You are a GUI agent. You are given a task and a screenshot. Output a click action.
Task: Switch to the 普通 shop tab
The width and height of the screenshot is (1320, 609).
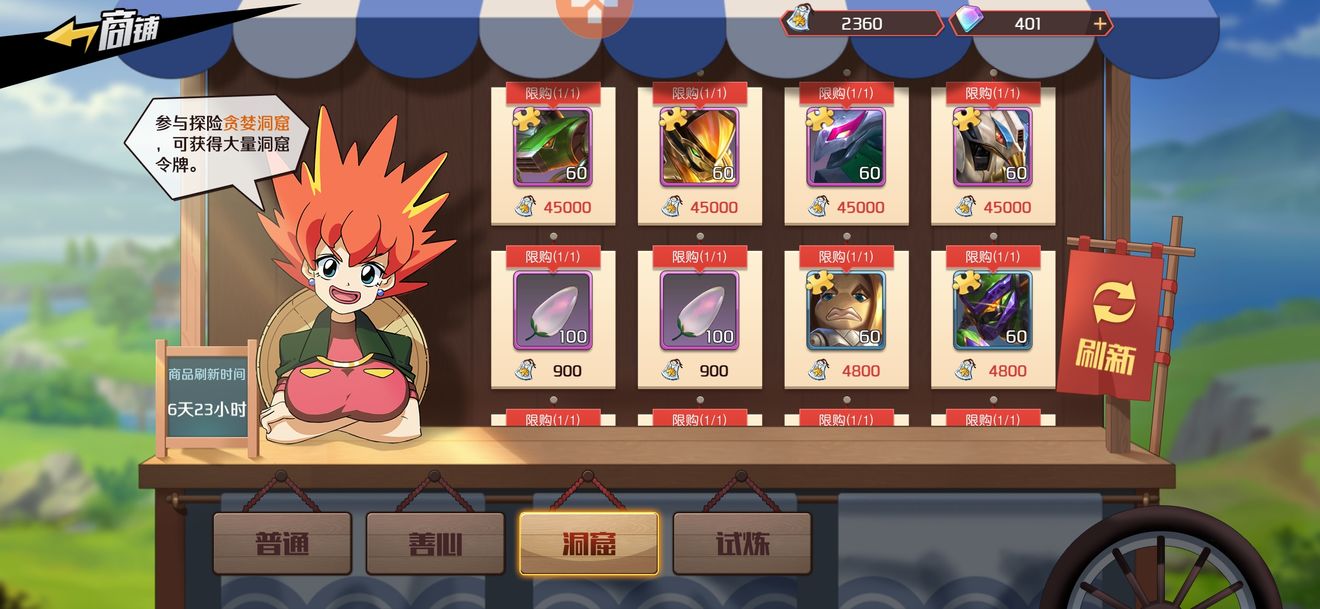[x=282, y=544]
